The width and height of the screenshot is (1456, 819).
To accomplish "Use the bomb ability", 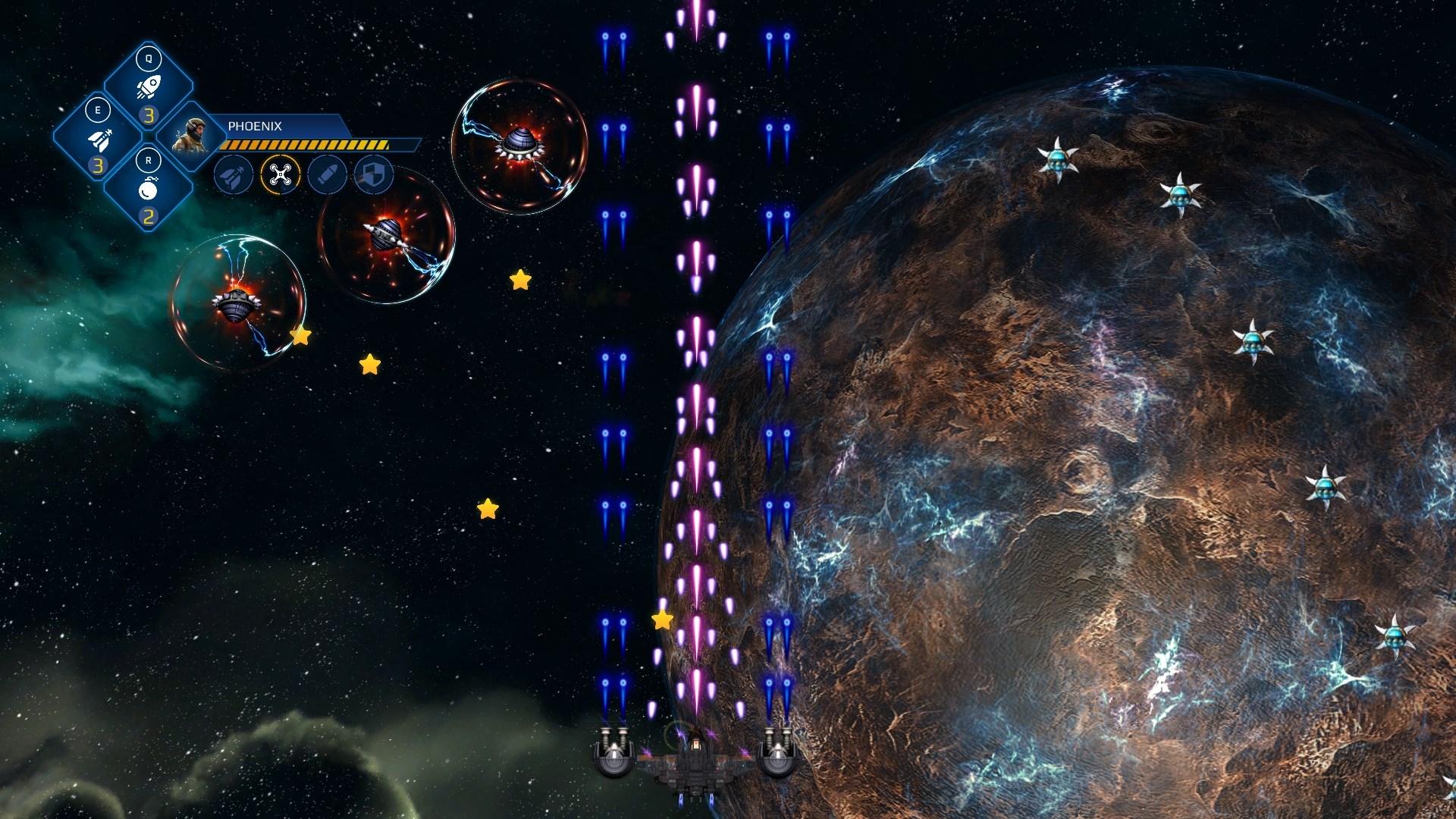I will point(149,188).
